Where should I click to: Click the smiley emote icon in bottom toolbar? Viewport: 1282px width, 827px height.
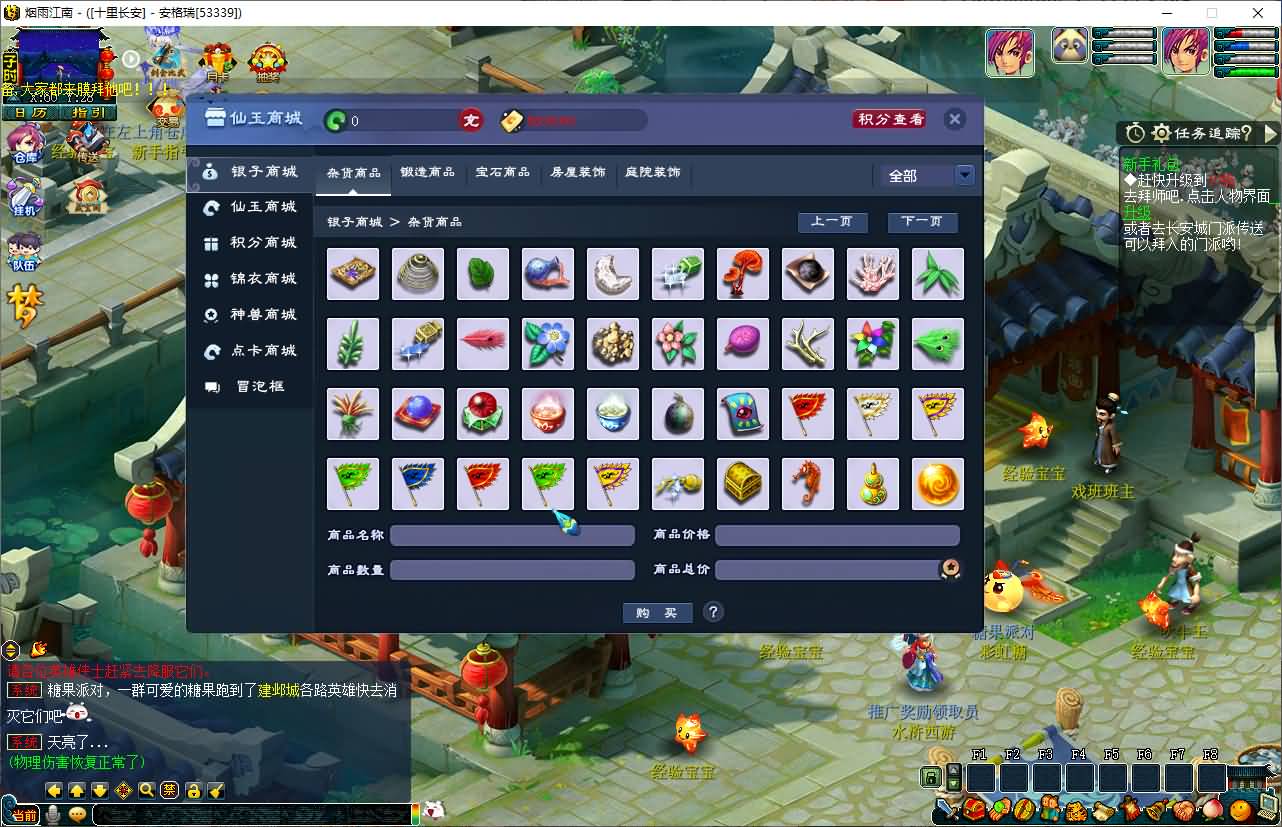(x=77, y=813)
